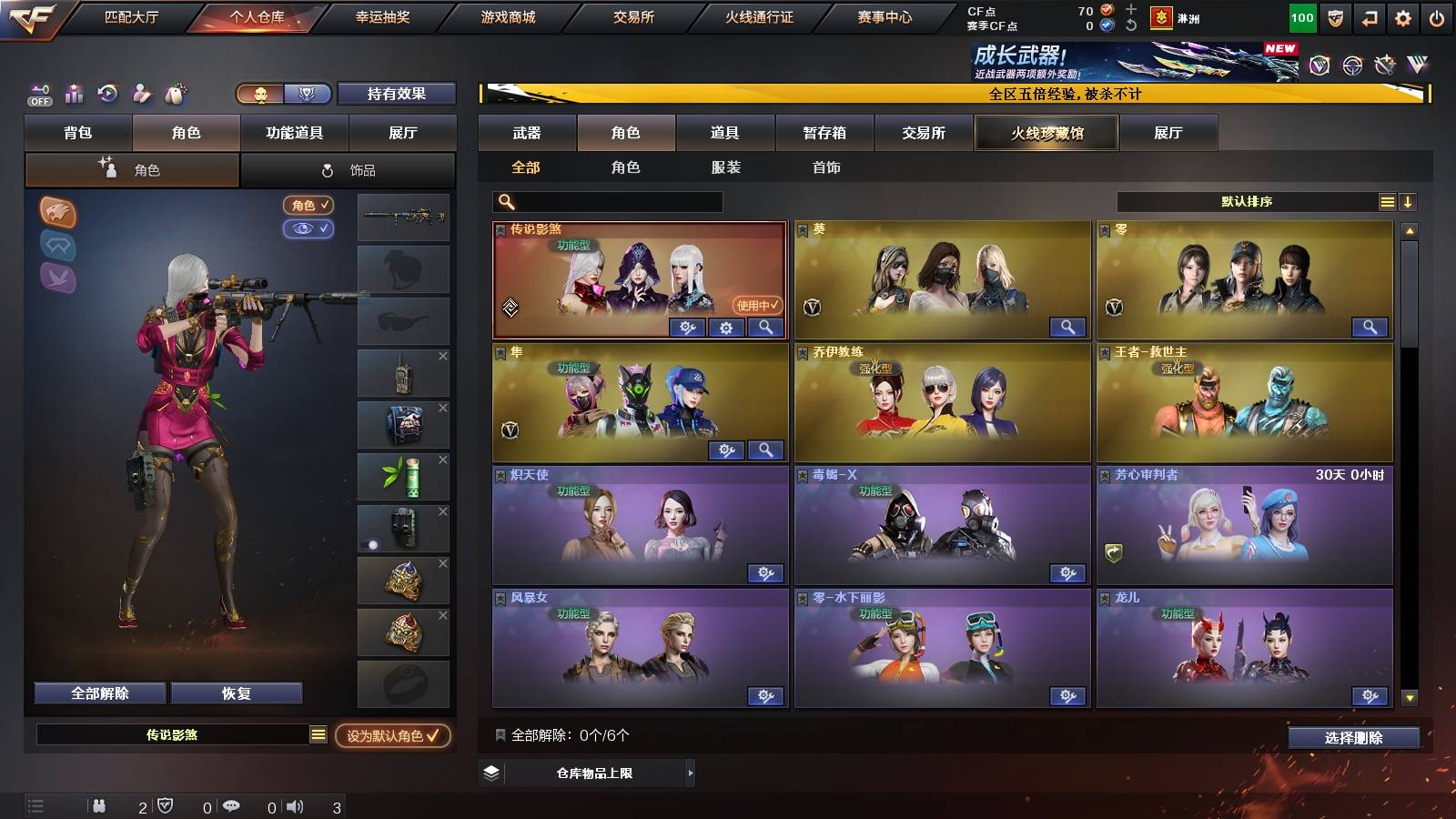The image size is (1456, 819).
Task: Click the gear icon on the 炽天使 character card
Action: [766, 572]
